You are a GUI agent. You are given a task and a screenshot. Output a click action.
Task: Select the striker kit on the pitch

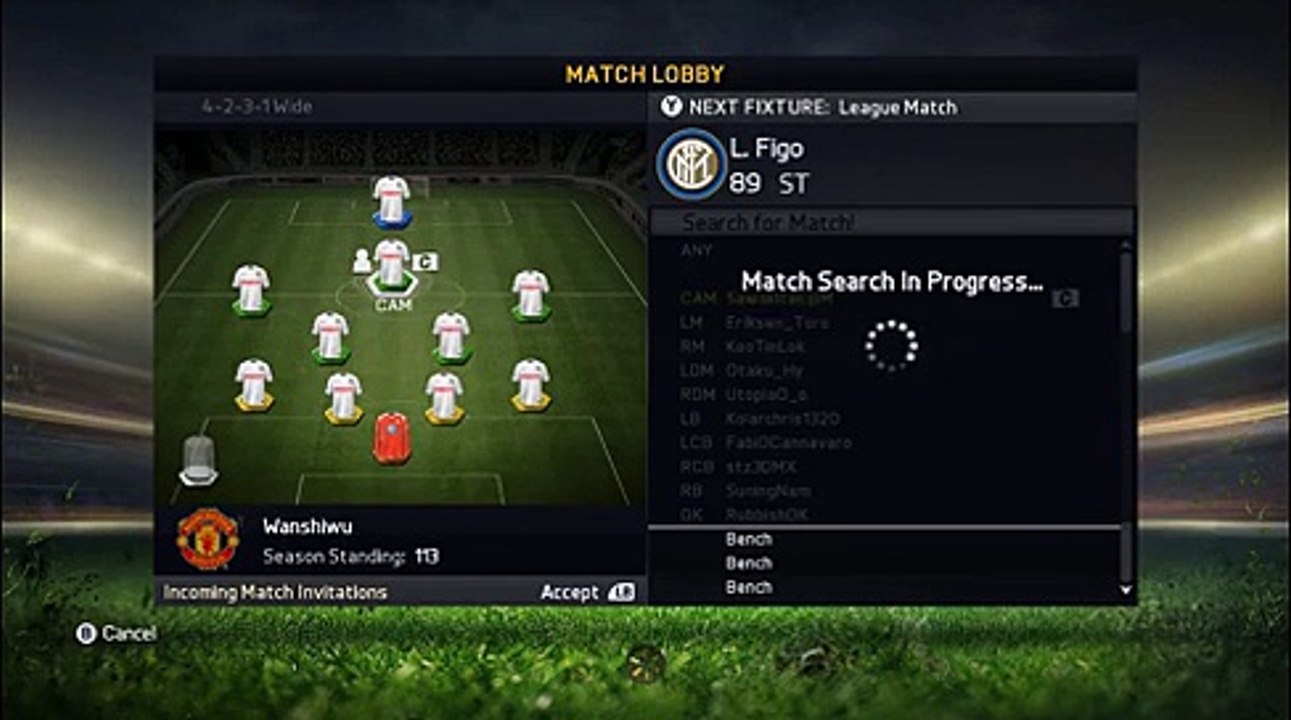(x=392, y=200)
